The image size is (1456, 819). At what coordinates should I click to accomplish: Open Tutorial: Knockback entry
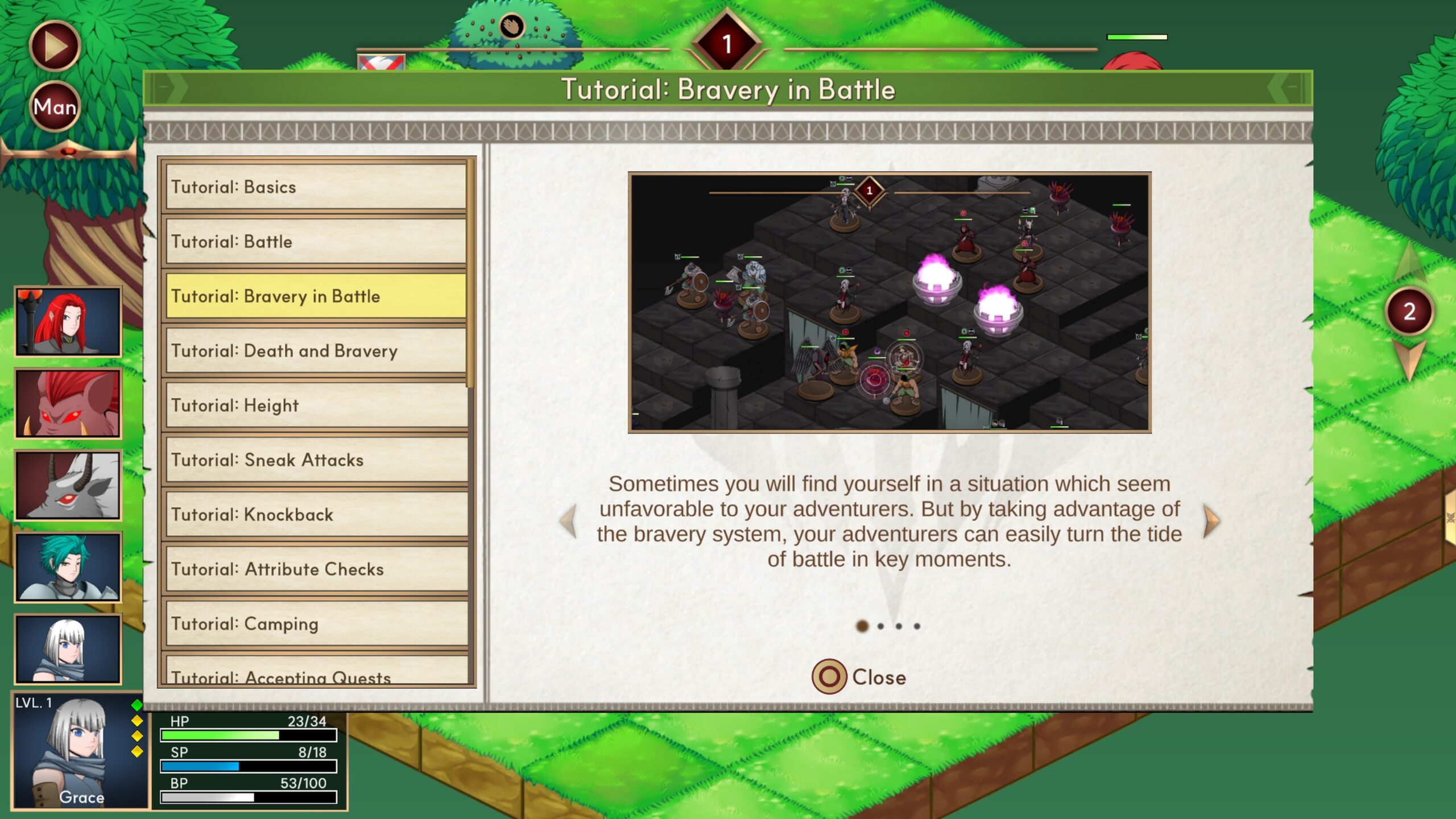[316, 515]
